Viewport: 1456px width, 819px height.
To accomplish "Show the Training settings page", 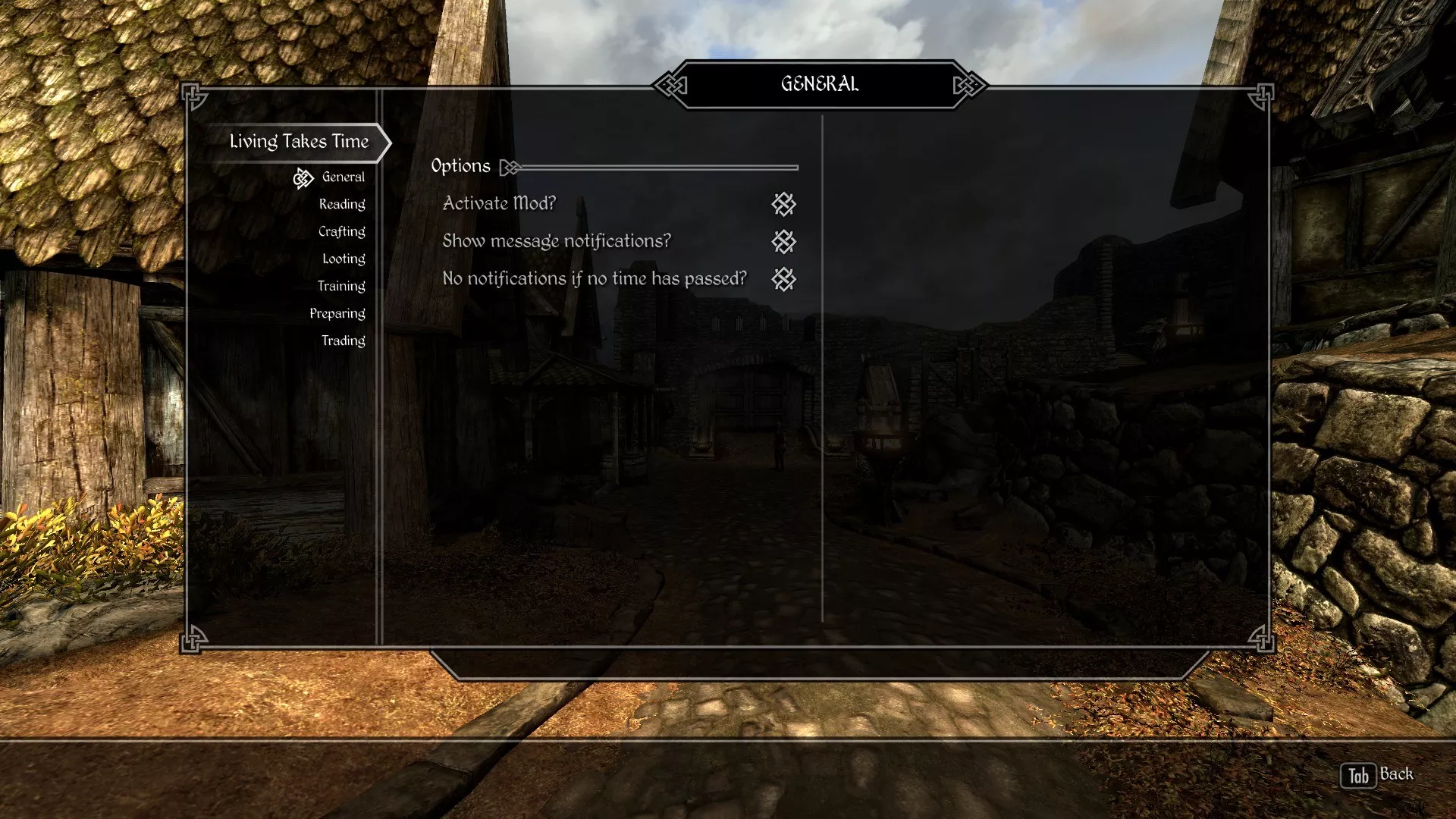I will point(341,287).
